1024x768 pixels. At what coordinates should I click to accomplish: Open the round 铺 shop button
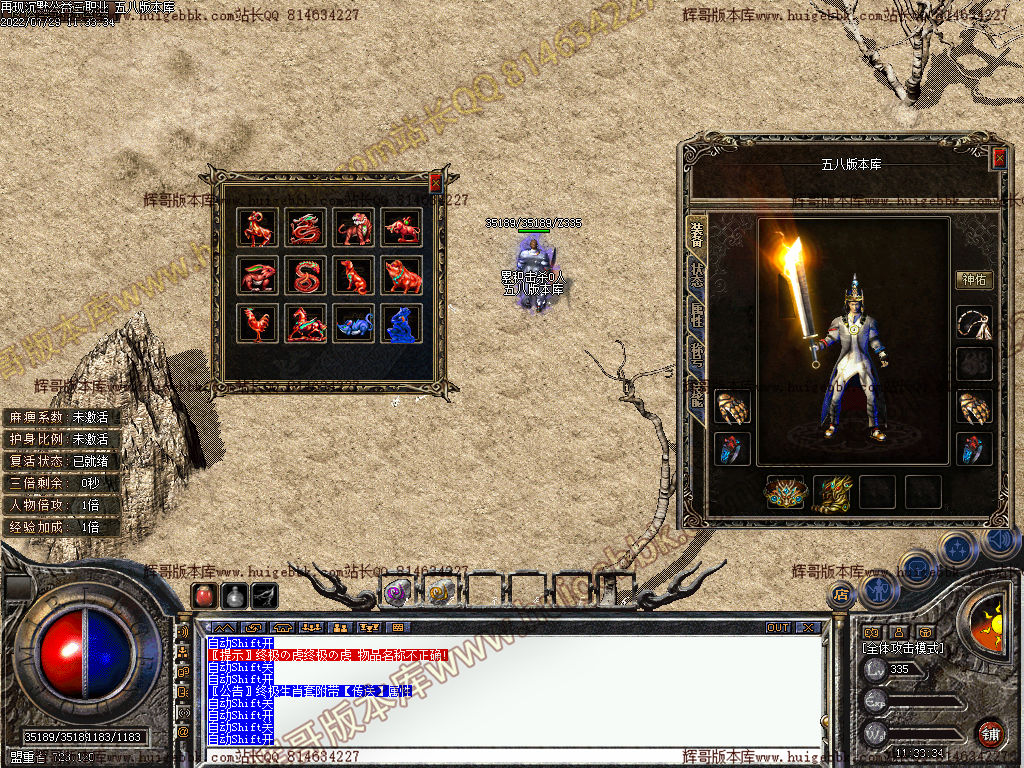pyautogui.click(x=990, y=733)
